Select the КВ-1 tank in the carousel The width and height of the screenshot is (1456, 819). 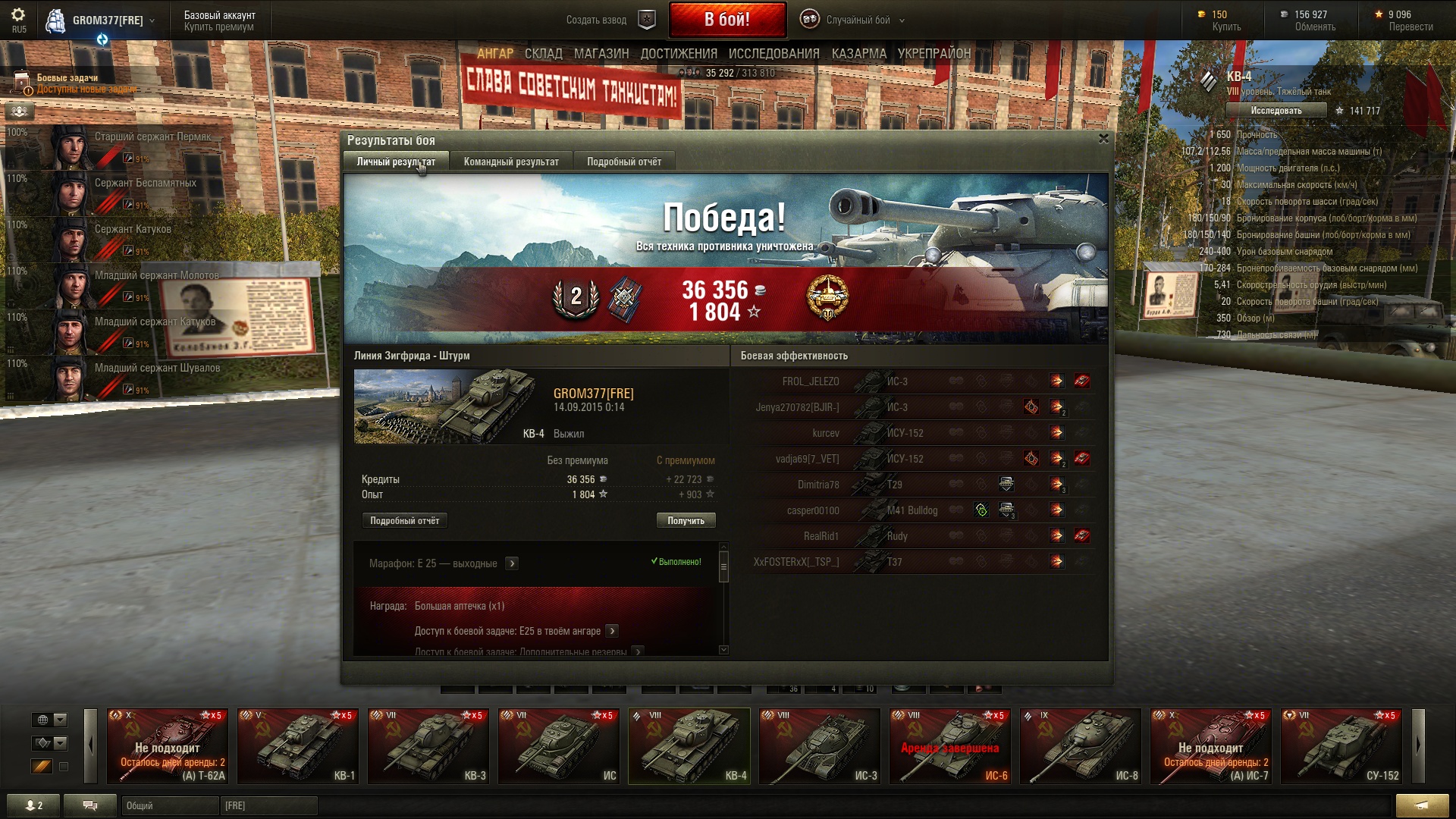click(298, 746)
